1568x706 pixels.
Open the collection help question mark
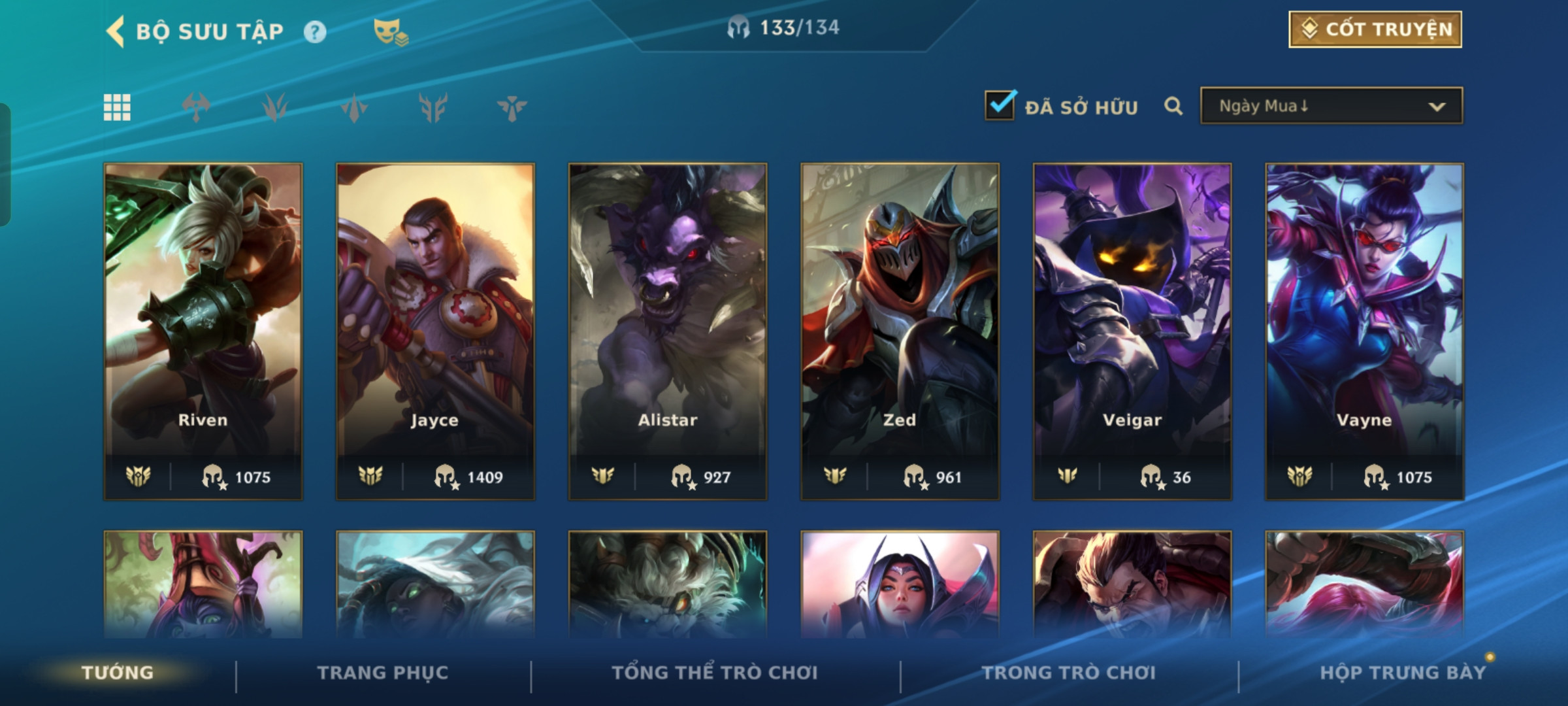[315, 31]
